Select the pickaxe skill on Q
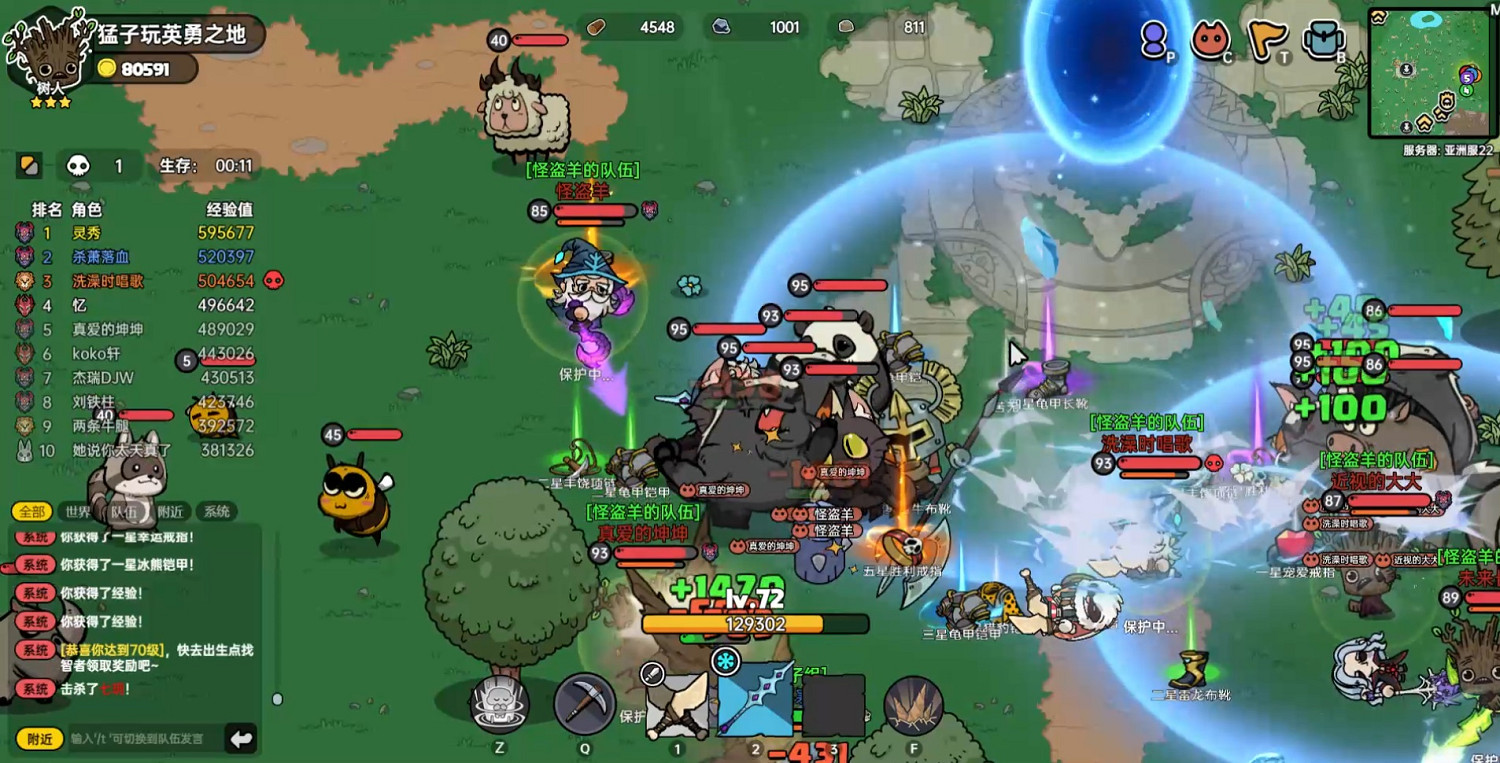This screenshot has height=763, width=1500. 585,700
